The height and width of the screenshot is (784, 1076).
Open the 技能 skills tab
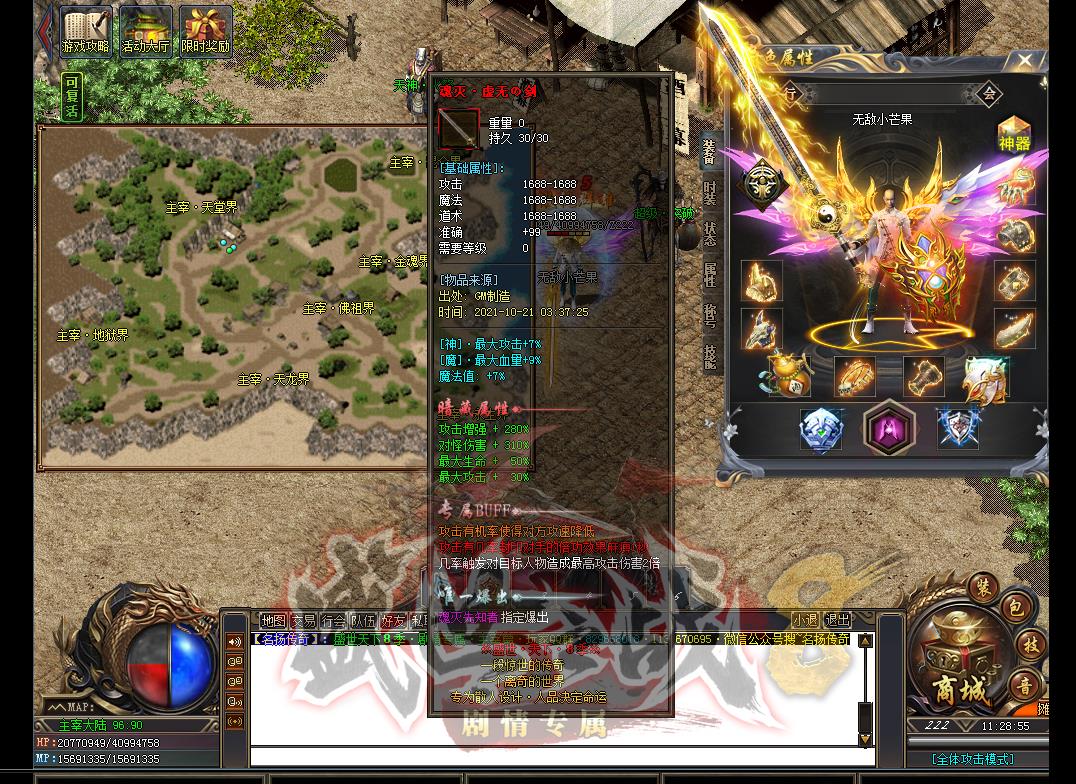click(x=709, y=357)
